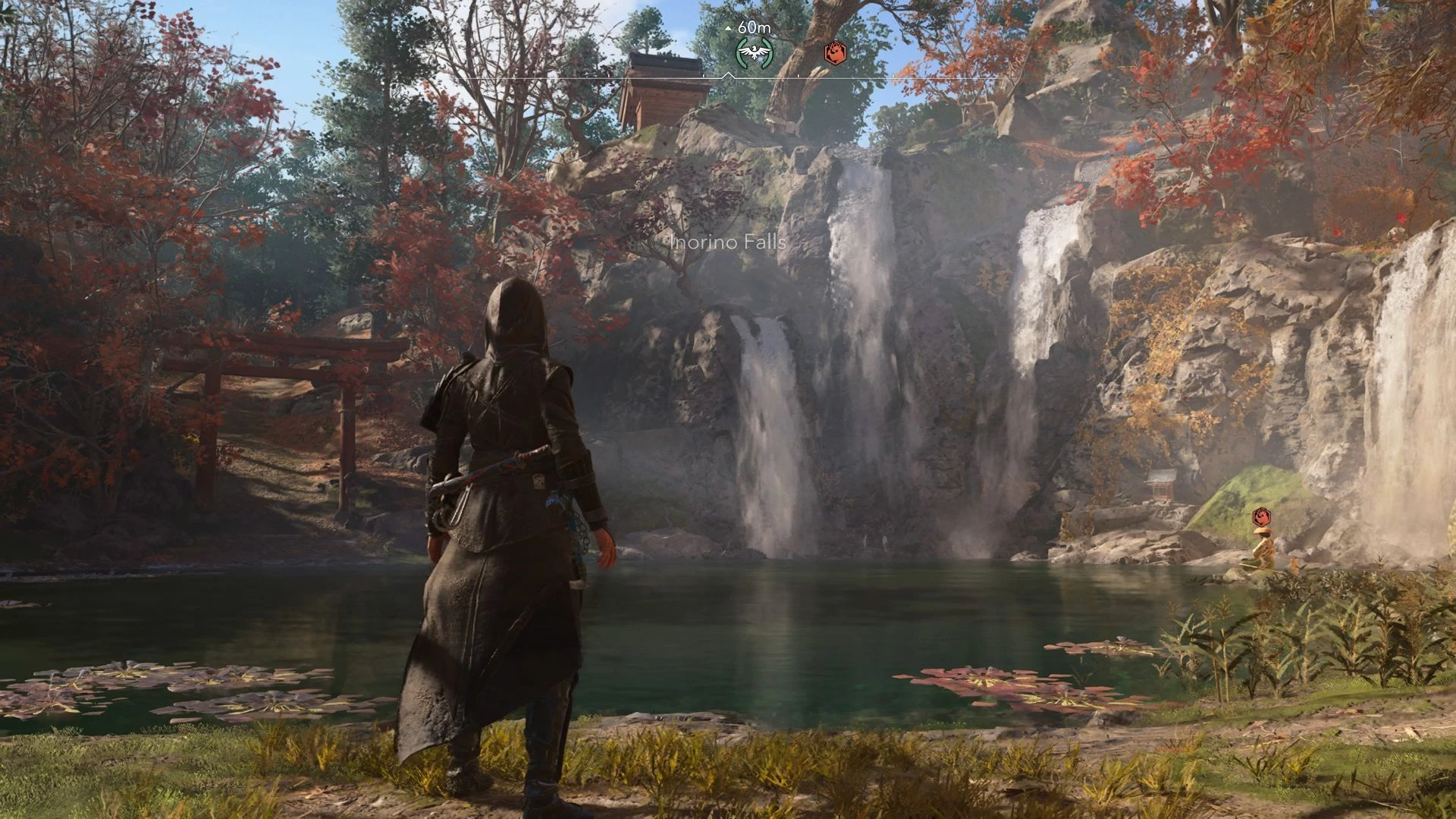
Task: Click the orange hexagon icon on the compass
Action: coord(835,52)
